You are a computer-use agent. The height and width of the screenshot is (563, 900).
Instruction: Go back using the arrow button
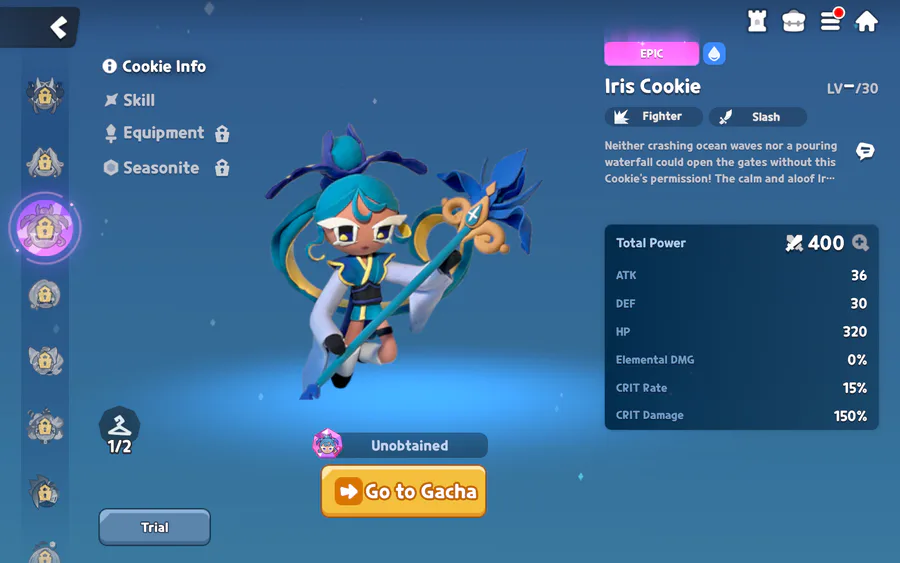click(x=58, y=27)
